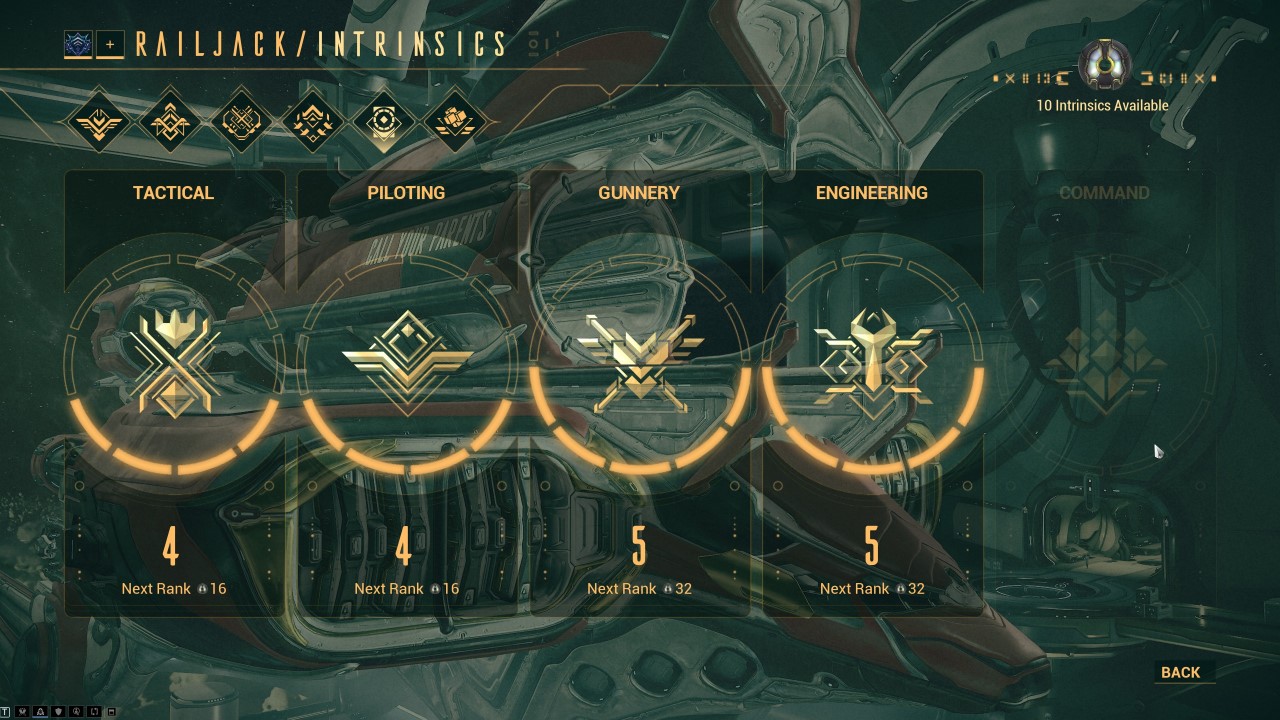Select the glowing Command intrinsic icon
Screen dimensions: 1280x720
click(383, 120)
